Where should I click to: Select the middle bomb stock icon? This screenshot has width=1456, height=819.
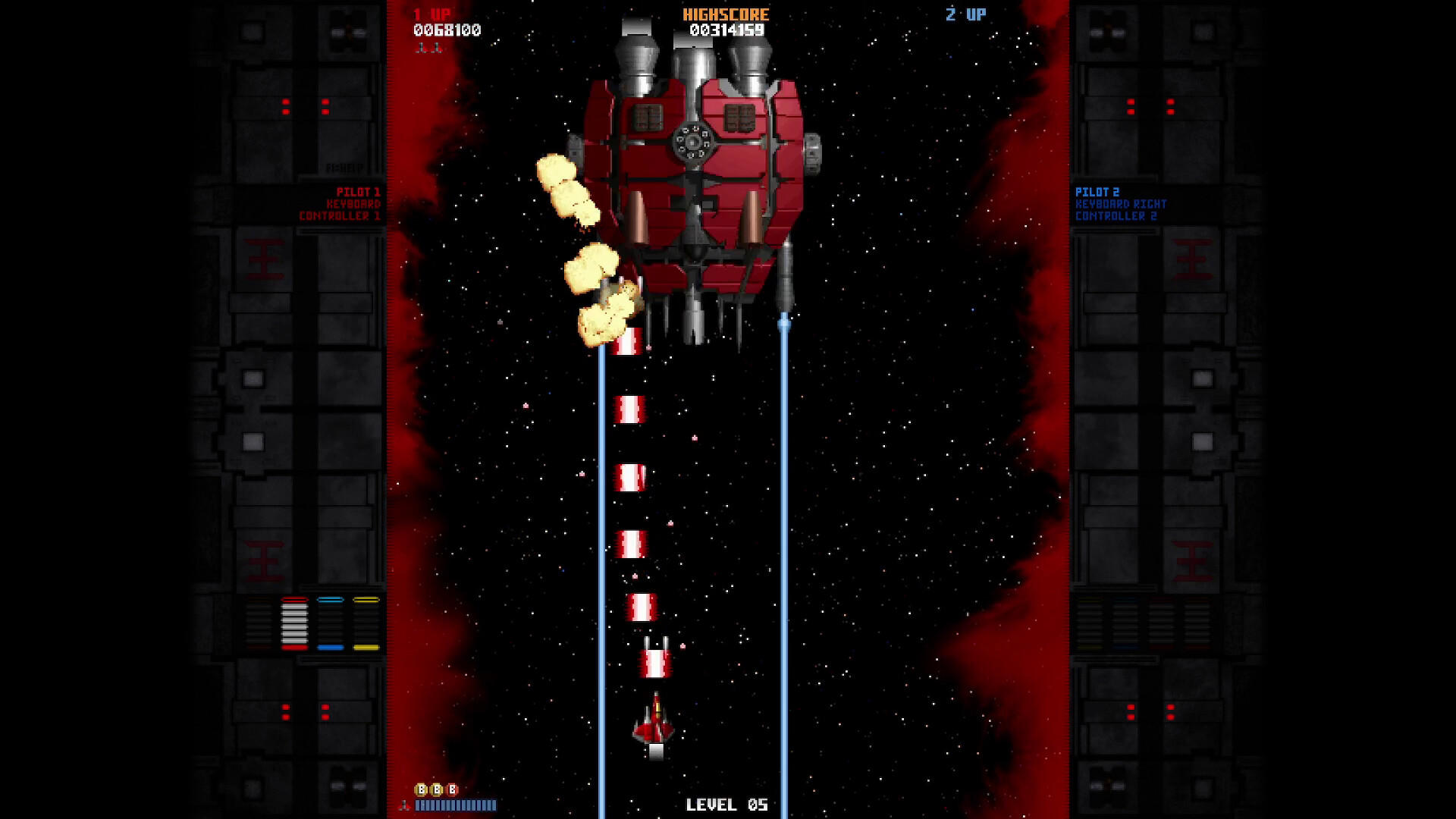pos(438,789)
